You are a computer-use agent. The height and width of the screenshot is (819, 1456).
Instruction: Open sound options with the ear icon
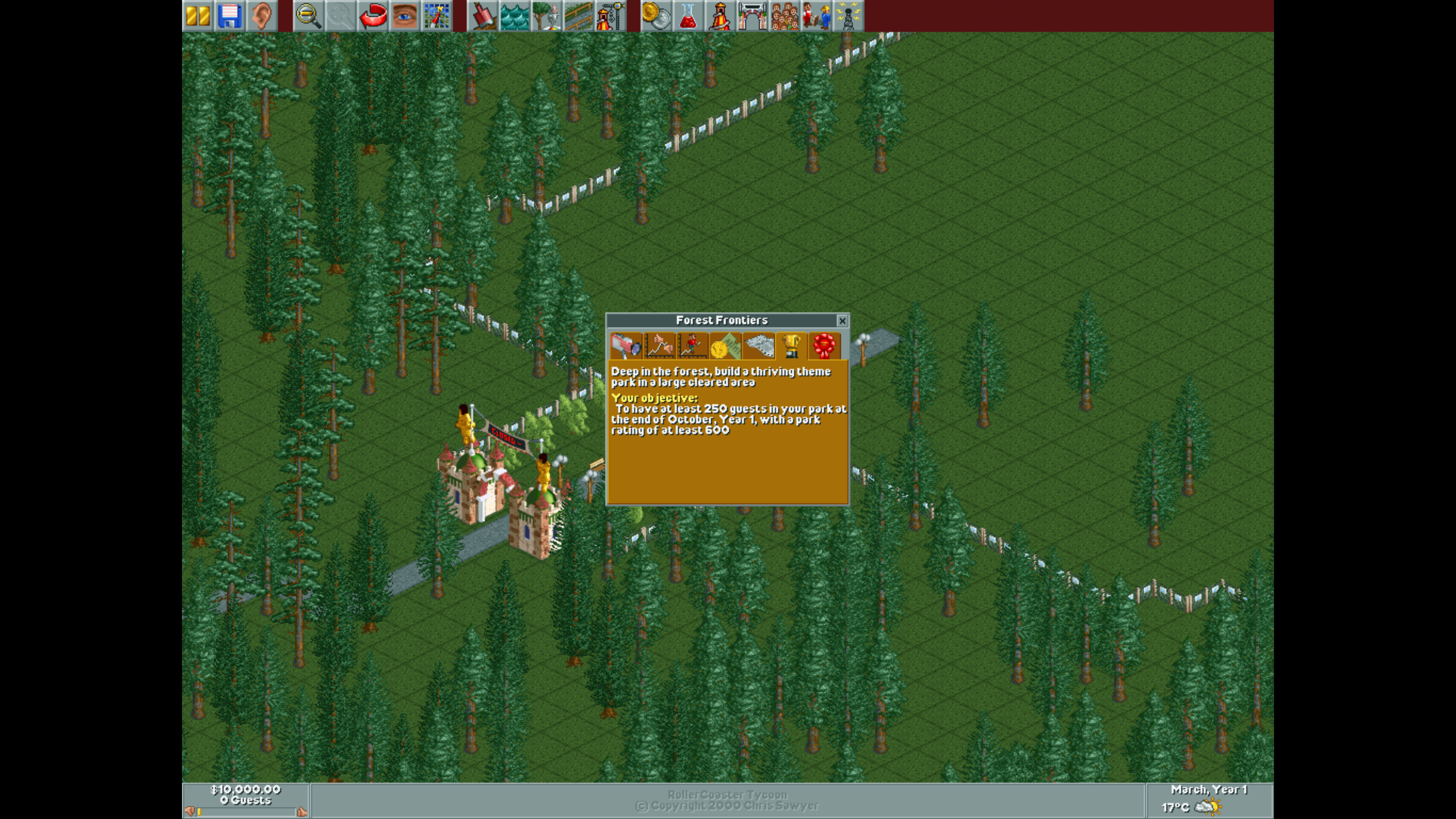coord(262,16)
